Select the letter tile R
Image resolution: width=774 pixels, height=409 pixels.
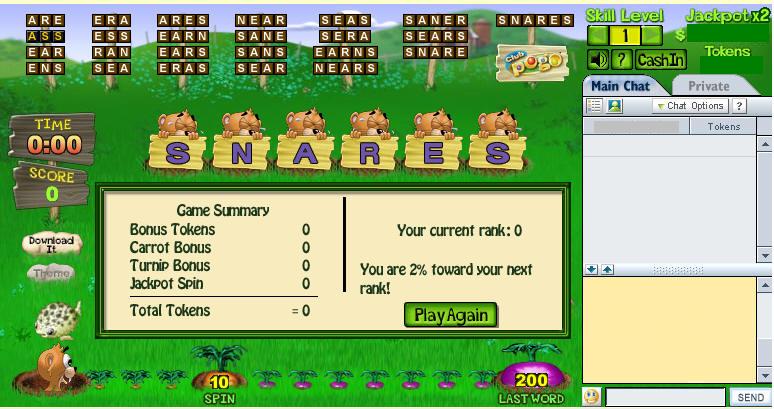tap(368, 154)
